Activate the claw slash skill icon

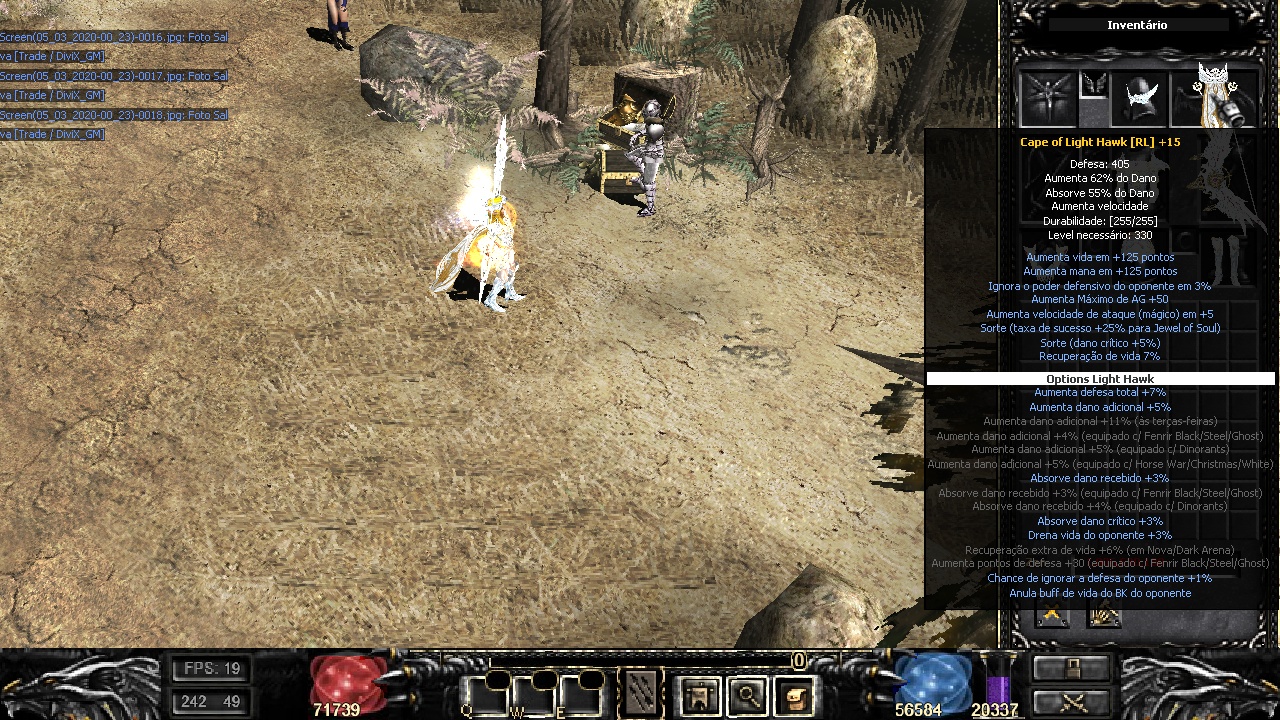click(x=639, y=694)
